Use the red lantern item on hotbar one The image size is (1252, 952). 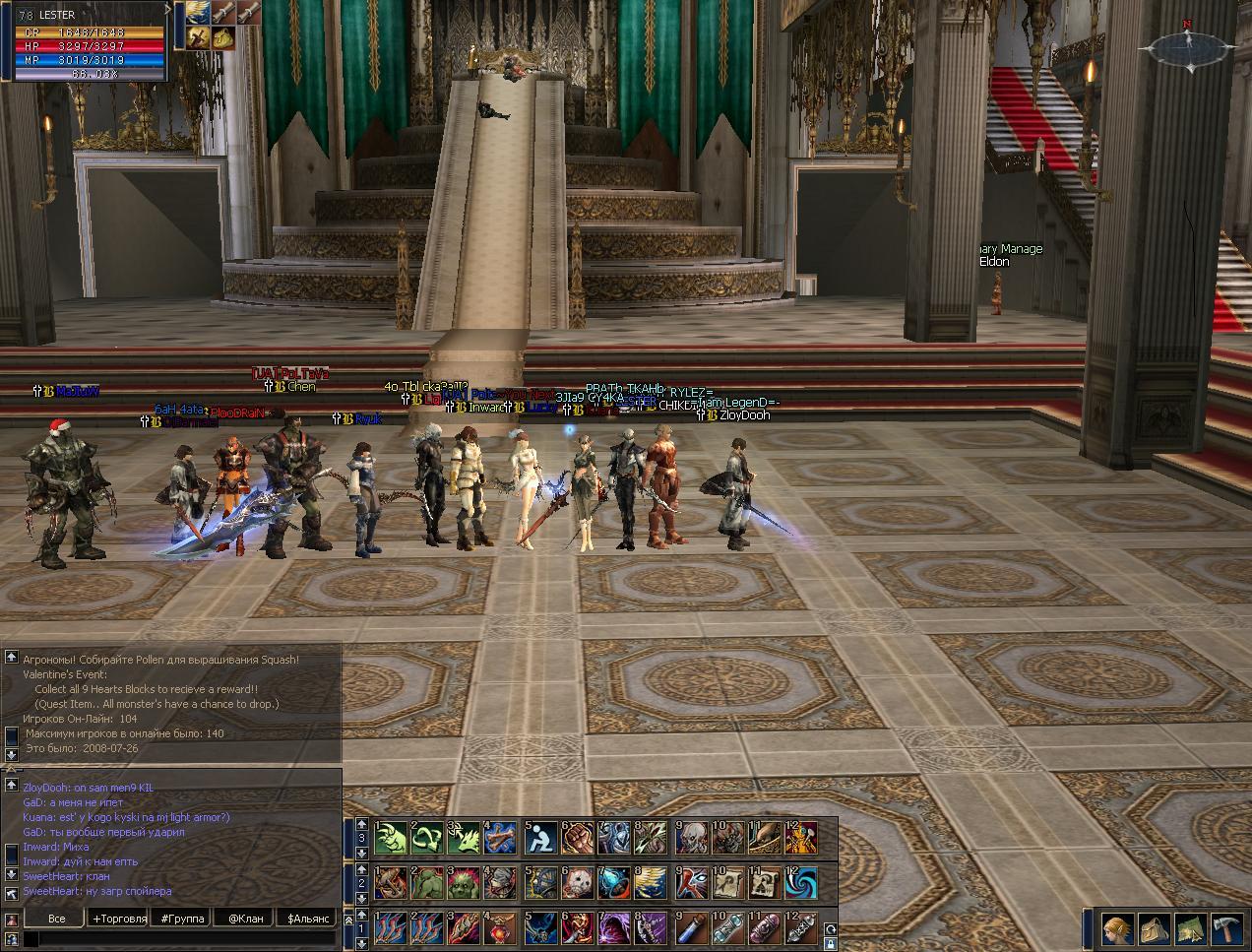502,928
